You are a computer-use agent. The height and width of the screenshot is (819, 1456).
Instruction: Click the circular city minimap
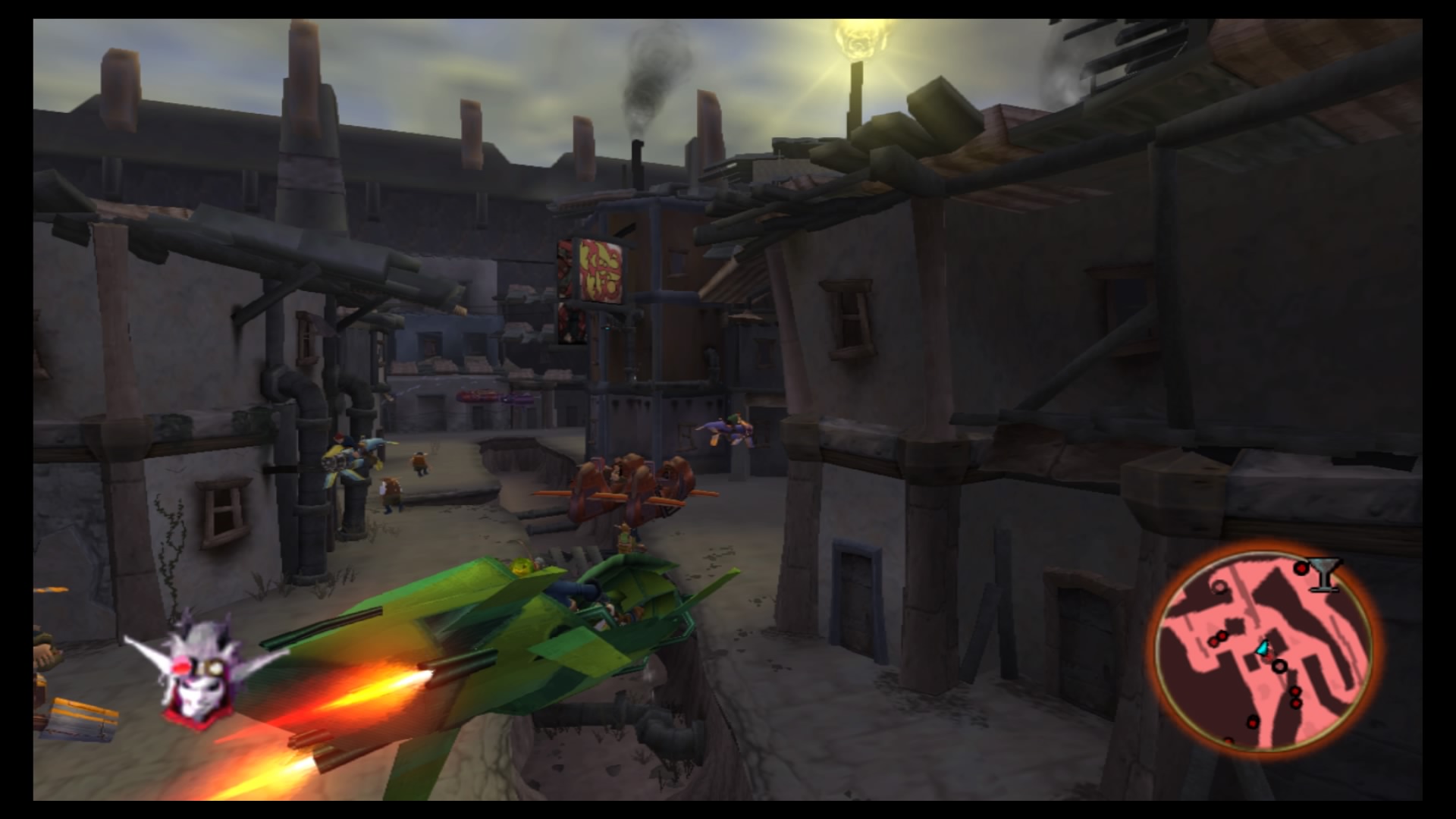(1264, 650)
